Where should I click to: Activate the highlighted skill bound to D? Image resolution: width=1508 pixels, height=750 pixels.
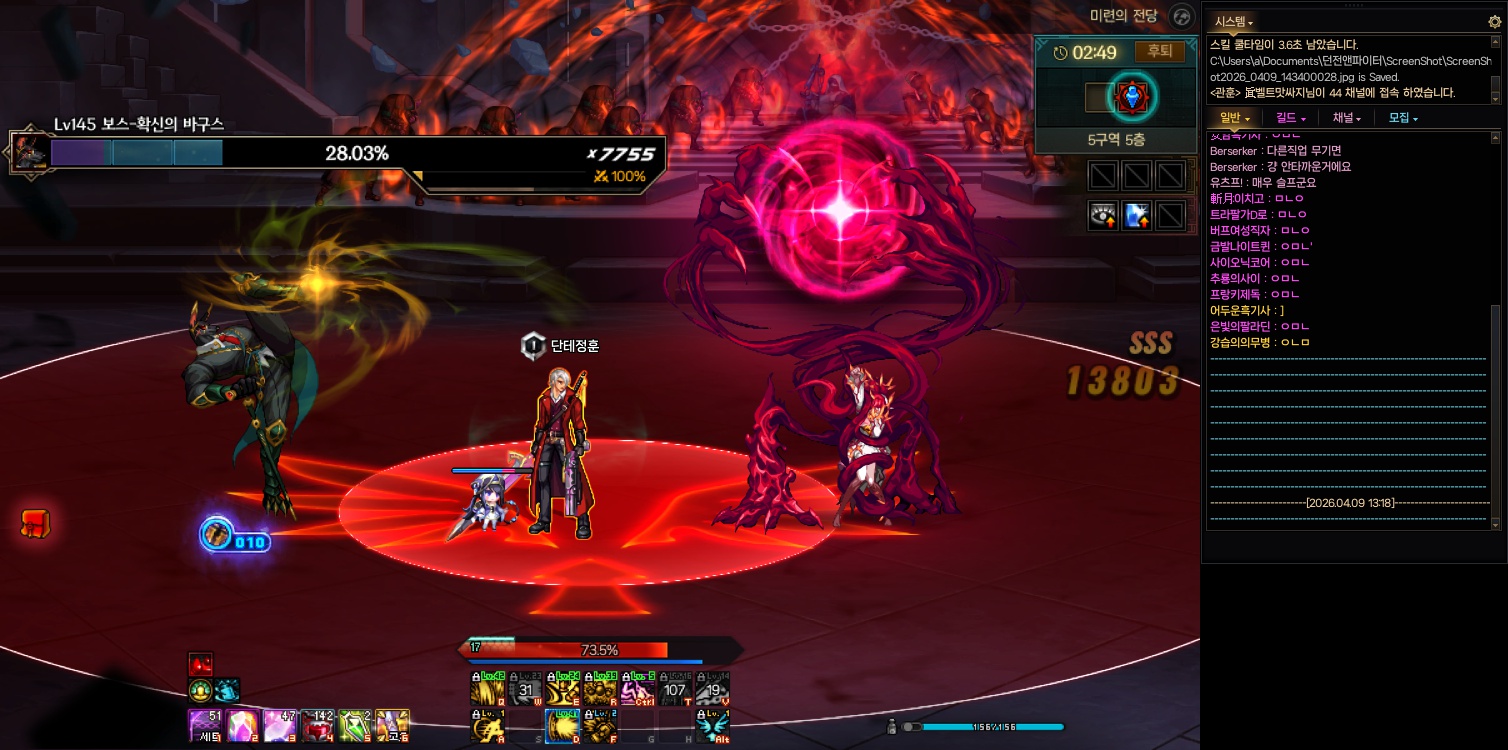click(x=563, y=727)
